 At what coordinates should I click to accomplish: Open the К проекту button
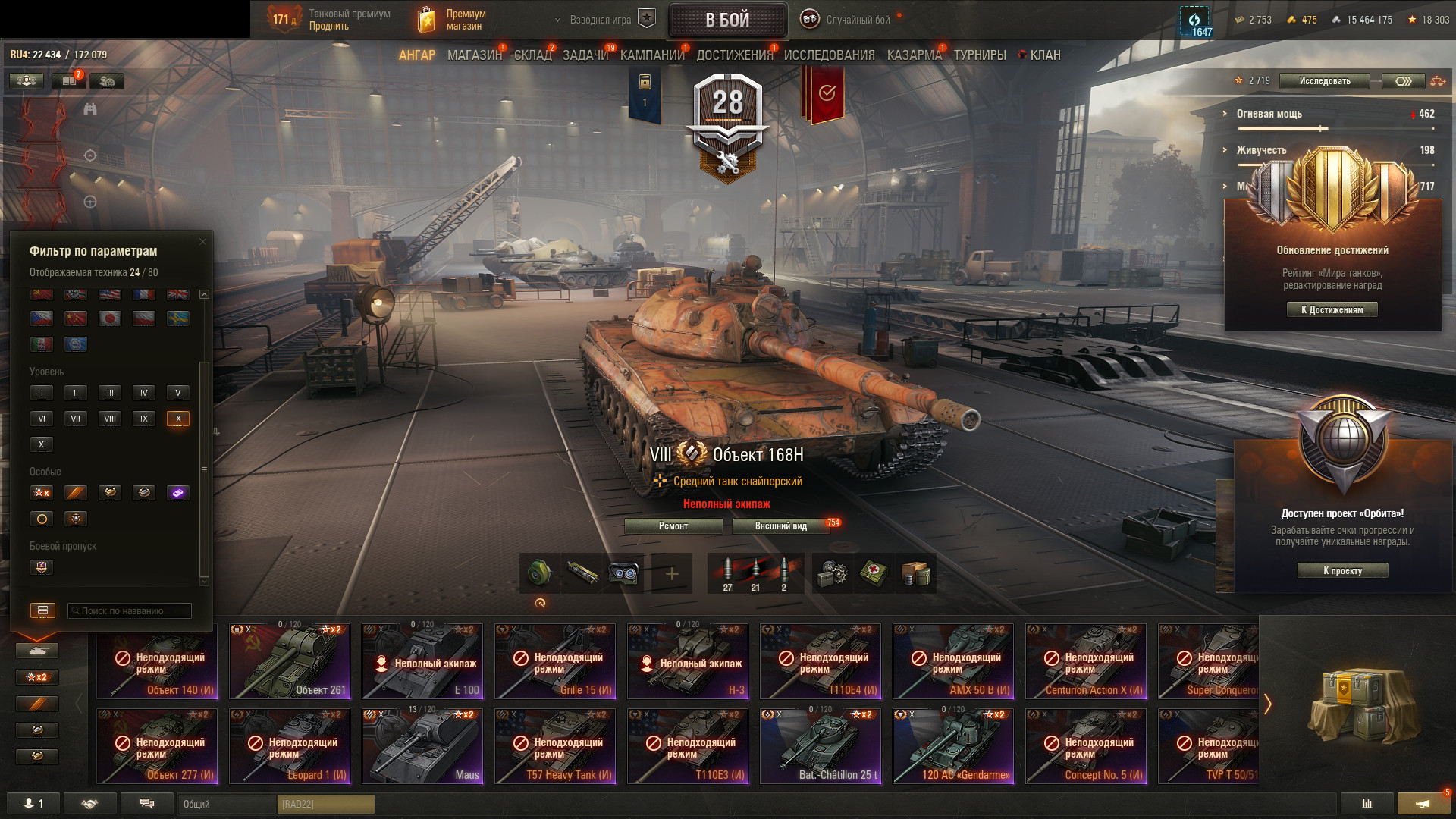click(x=1342, y=571)
